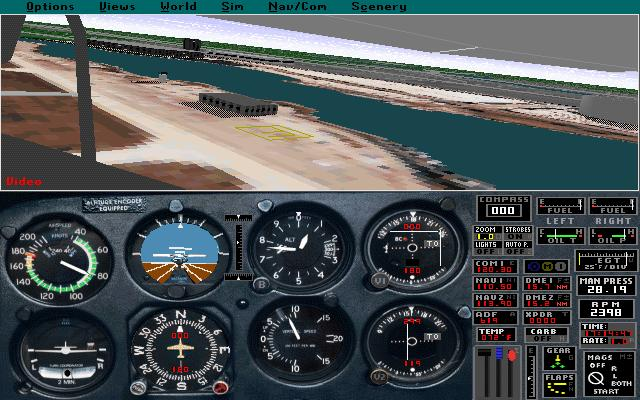
Task: Open the Views menu
Action: coord(117,6)
